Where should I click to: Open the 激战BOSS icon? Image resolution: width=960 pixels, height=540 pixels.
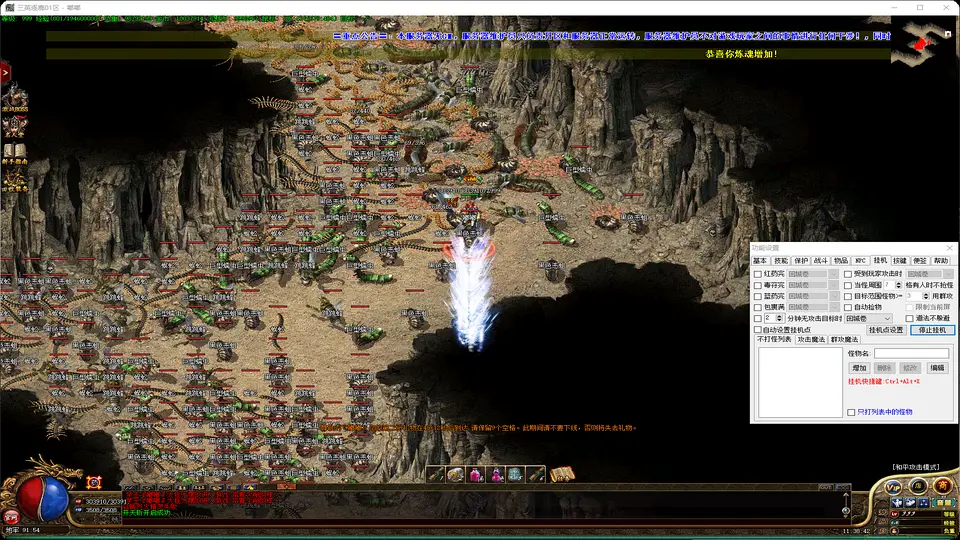[15, 98]
